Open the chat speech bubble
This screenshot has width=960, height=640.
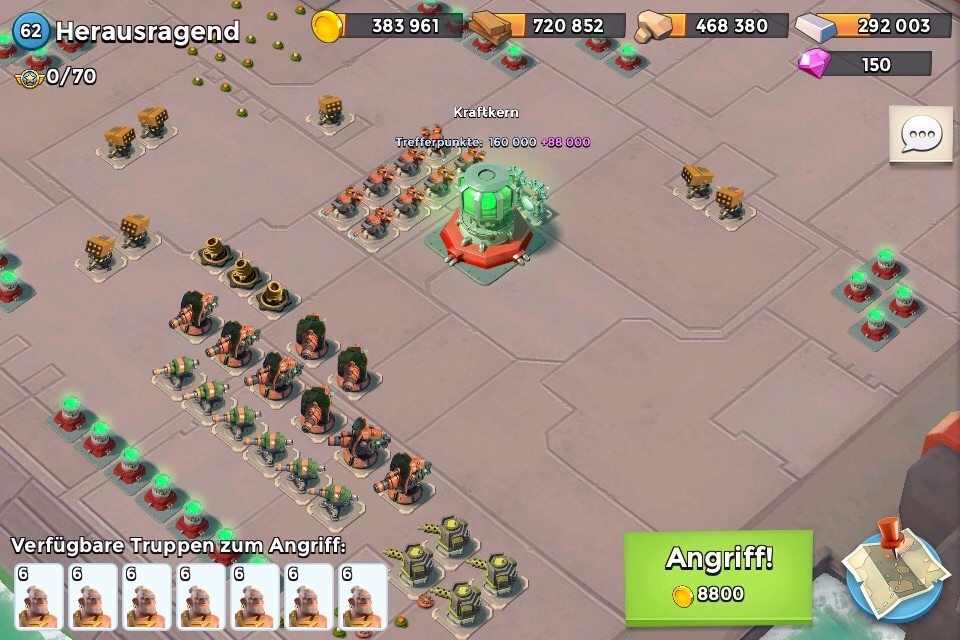pyautogui.click(x=920, y=135)
